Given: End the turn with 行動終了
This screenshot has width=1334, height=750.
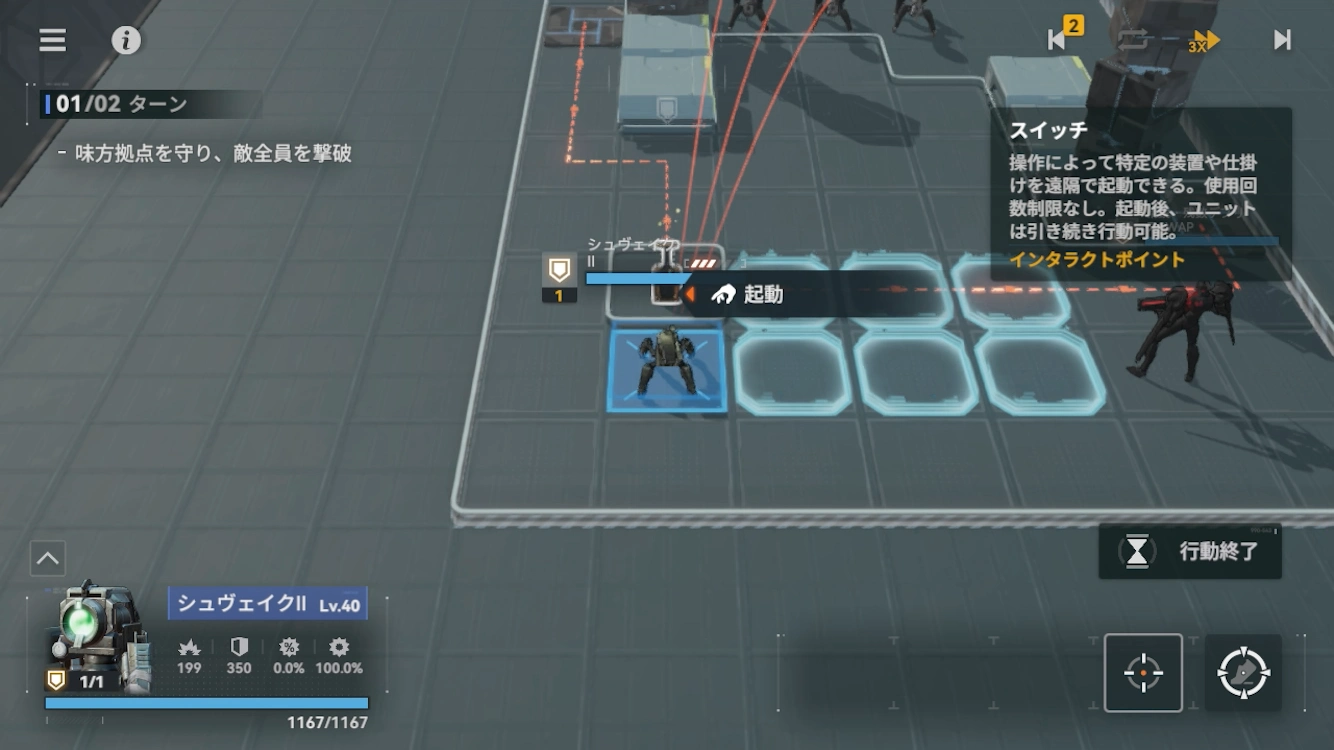Looking at the screenshot, I should 1190,552.
